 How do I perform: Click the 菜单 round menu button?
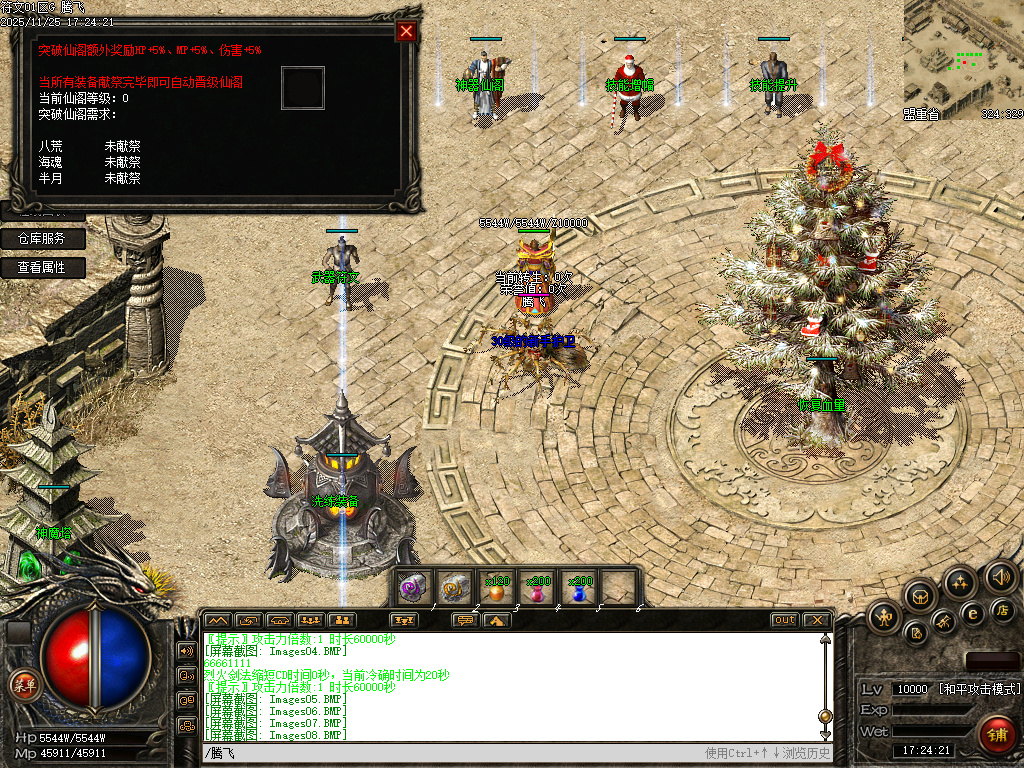click(23, 685)
